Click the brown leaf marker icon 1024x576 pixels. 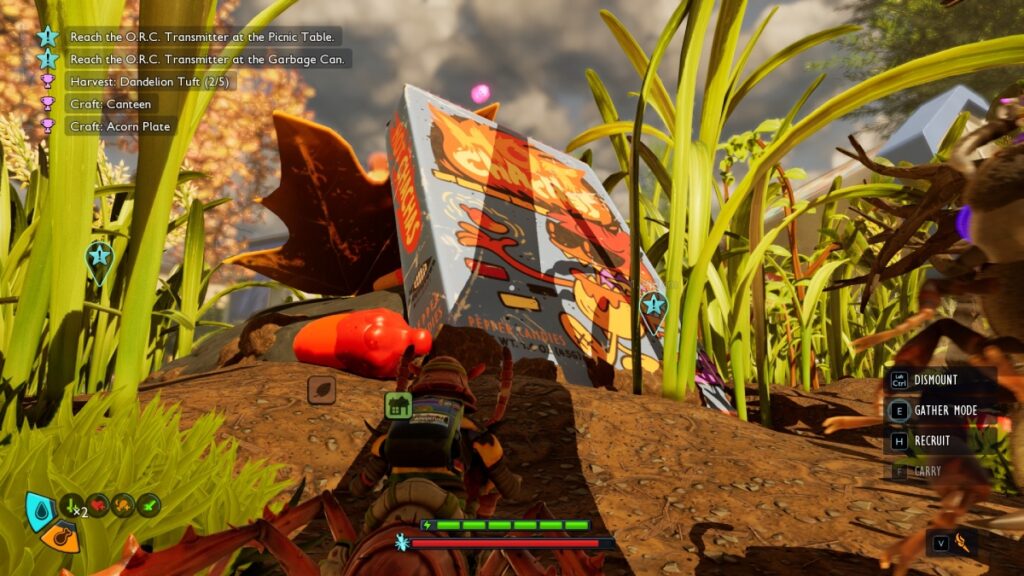321,390
